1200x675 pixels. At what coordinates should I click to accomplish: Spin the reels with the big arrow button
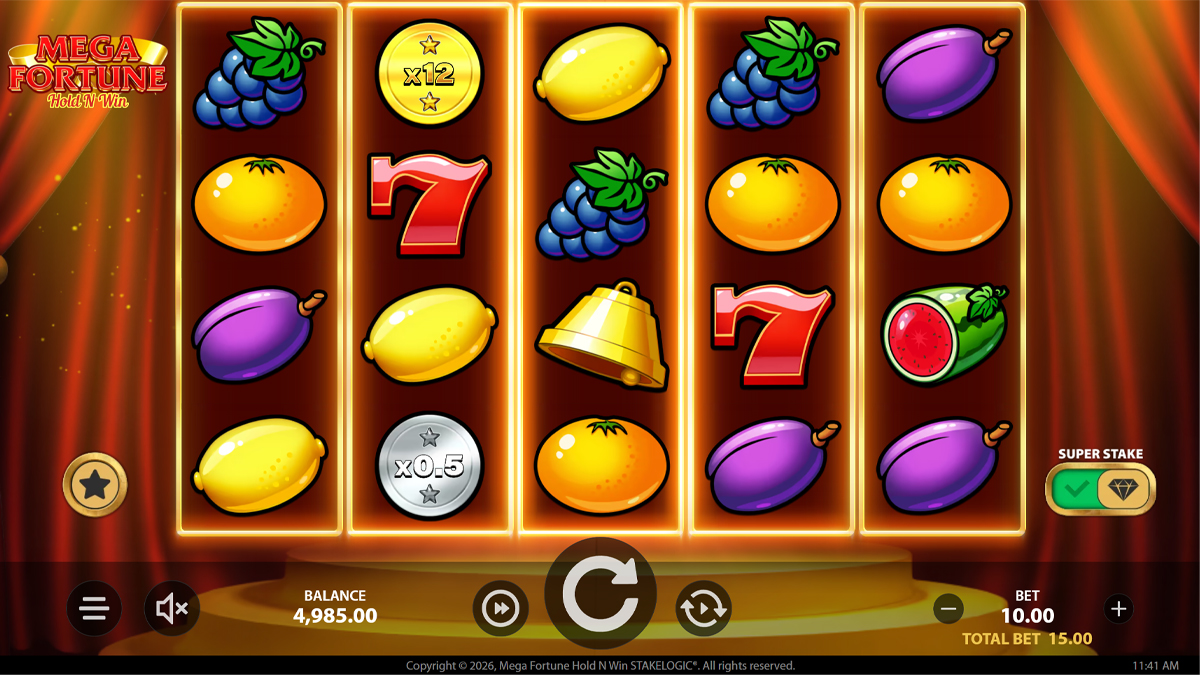point(600,594)
